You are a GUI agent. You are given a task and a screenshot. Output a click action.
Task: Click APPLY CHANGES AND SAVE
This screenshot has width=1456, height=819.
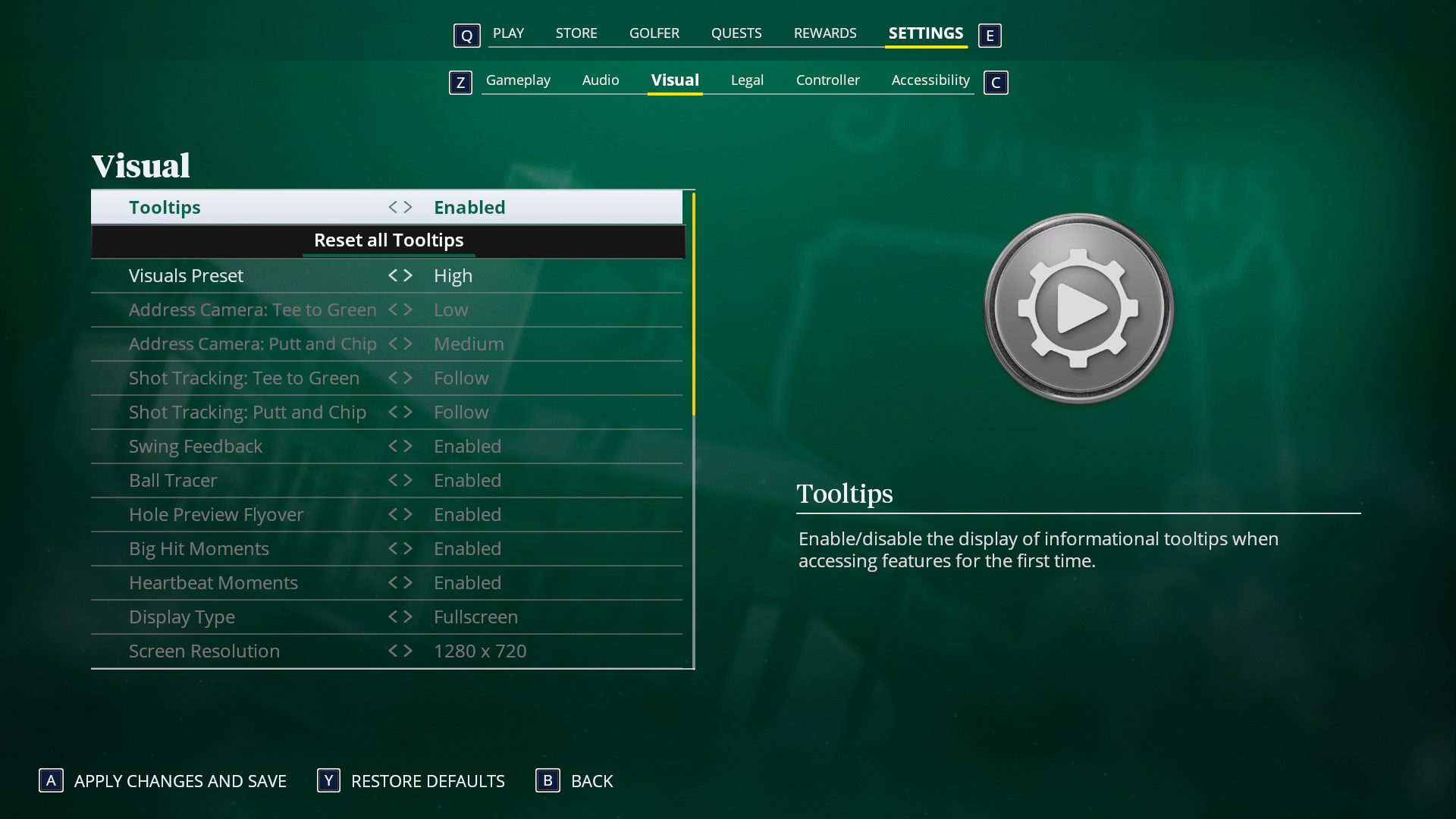click(x=180, y=781)
